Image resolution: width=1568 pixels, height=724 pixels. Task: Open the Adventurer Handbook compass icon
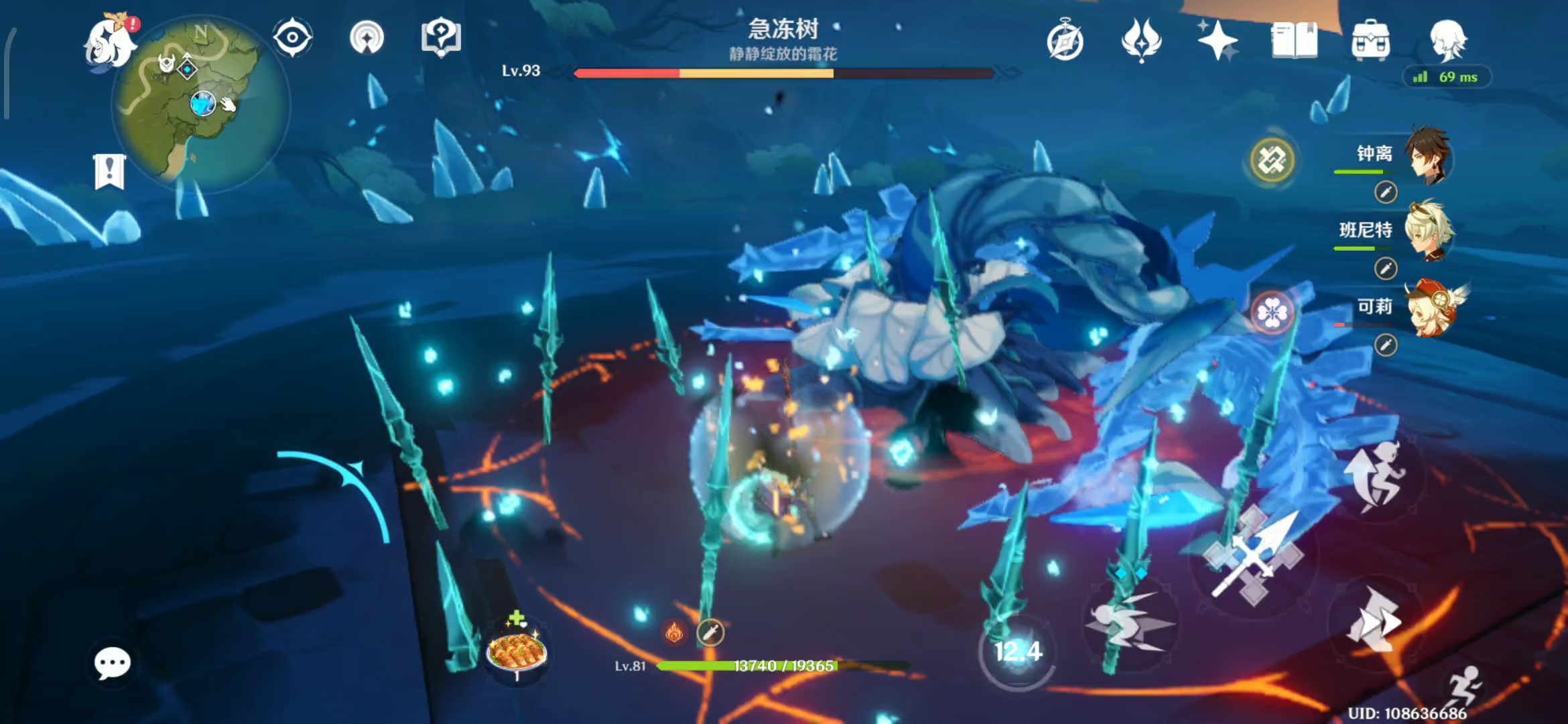(1065, 42)
